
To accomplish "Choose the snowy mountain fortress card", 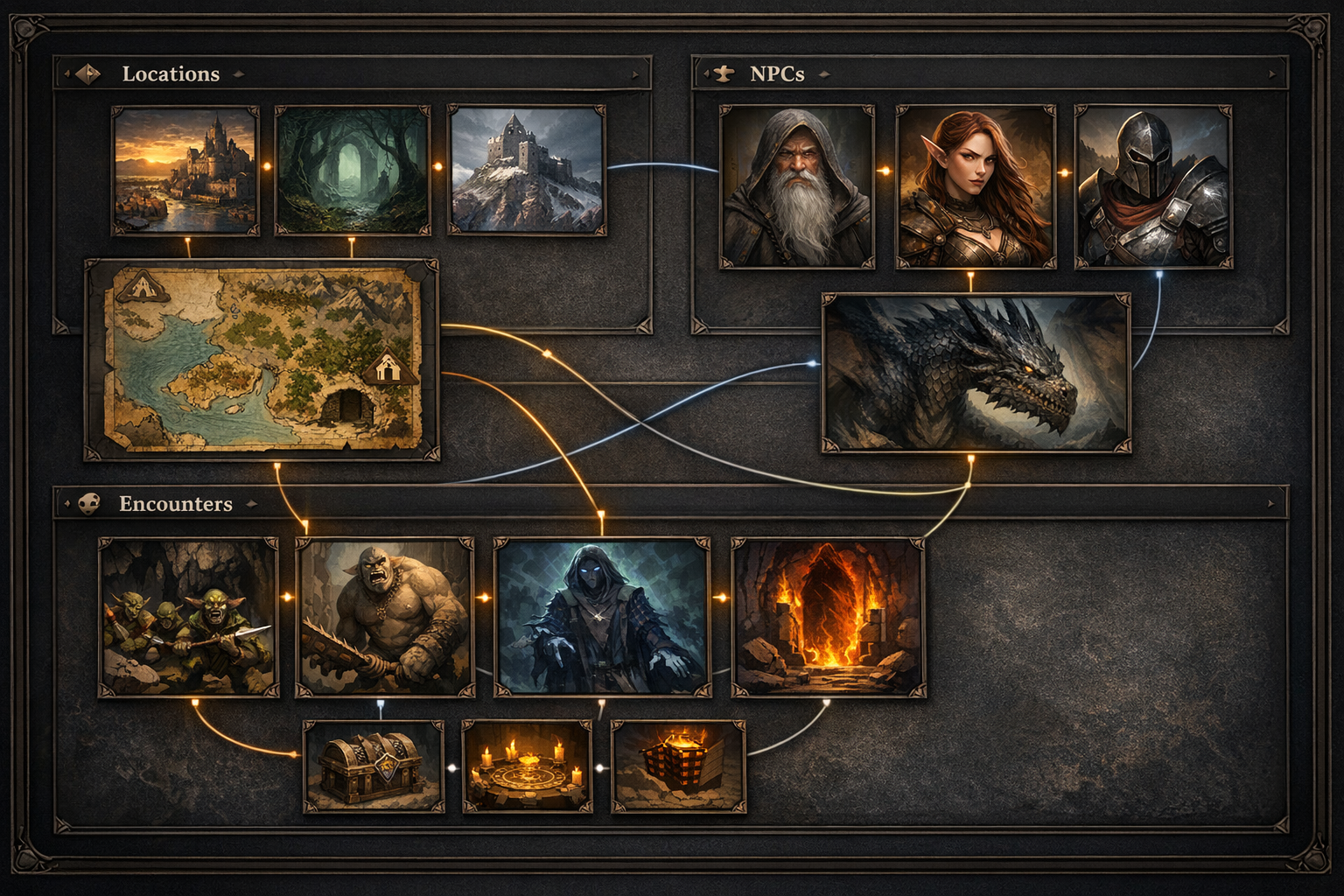I will 527,171.
